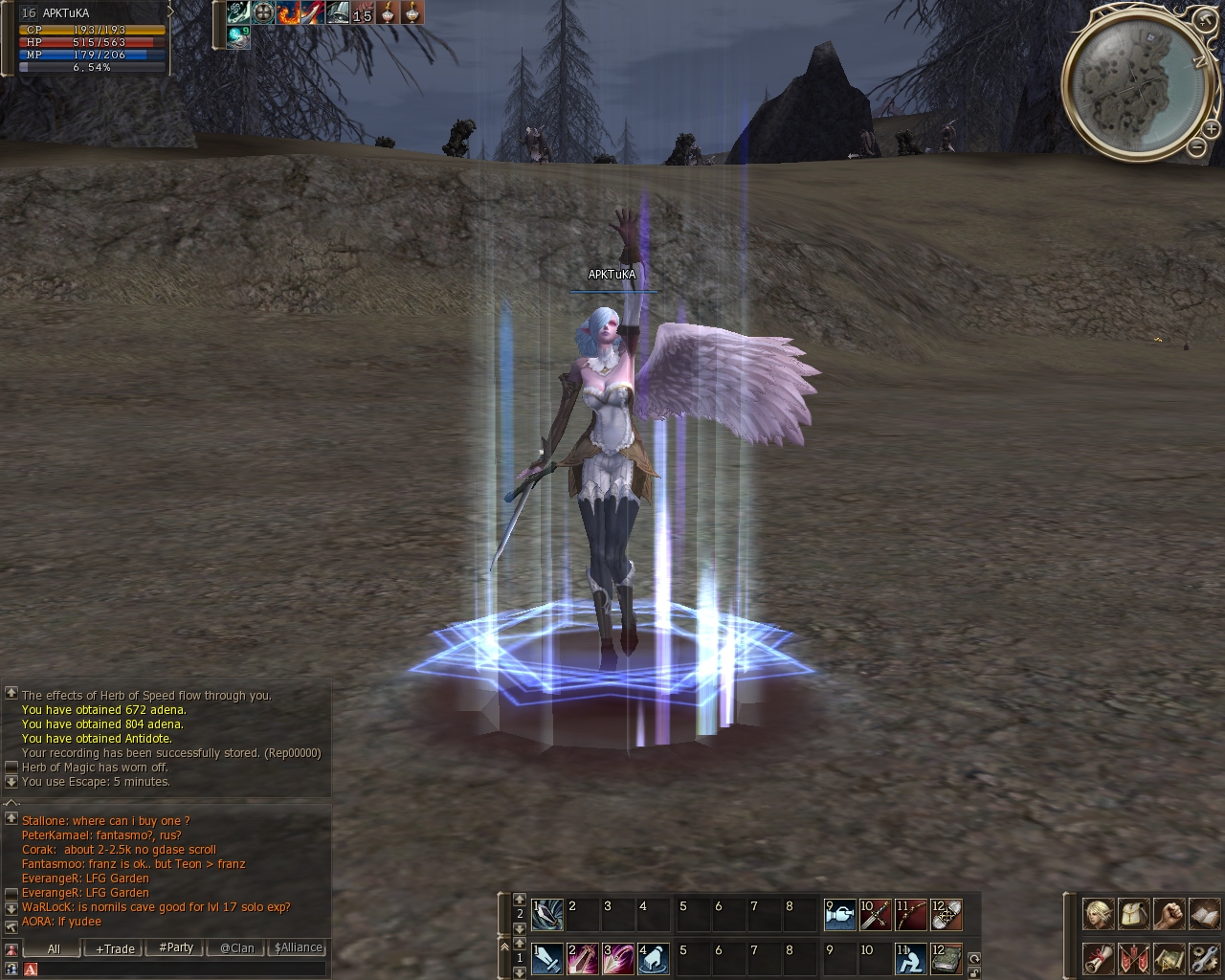
Task: Switch to the $Alliance chat tab
Action: pyautogui.click(x=299, y=947)
